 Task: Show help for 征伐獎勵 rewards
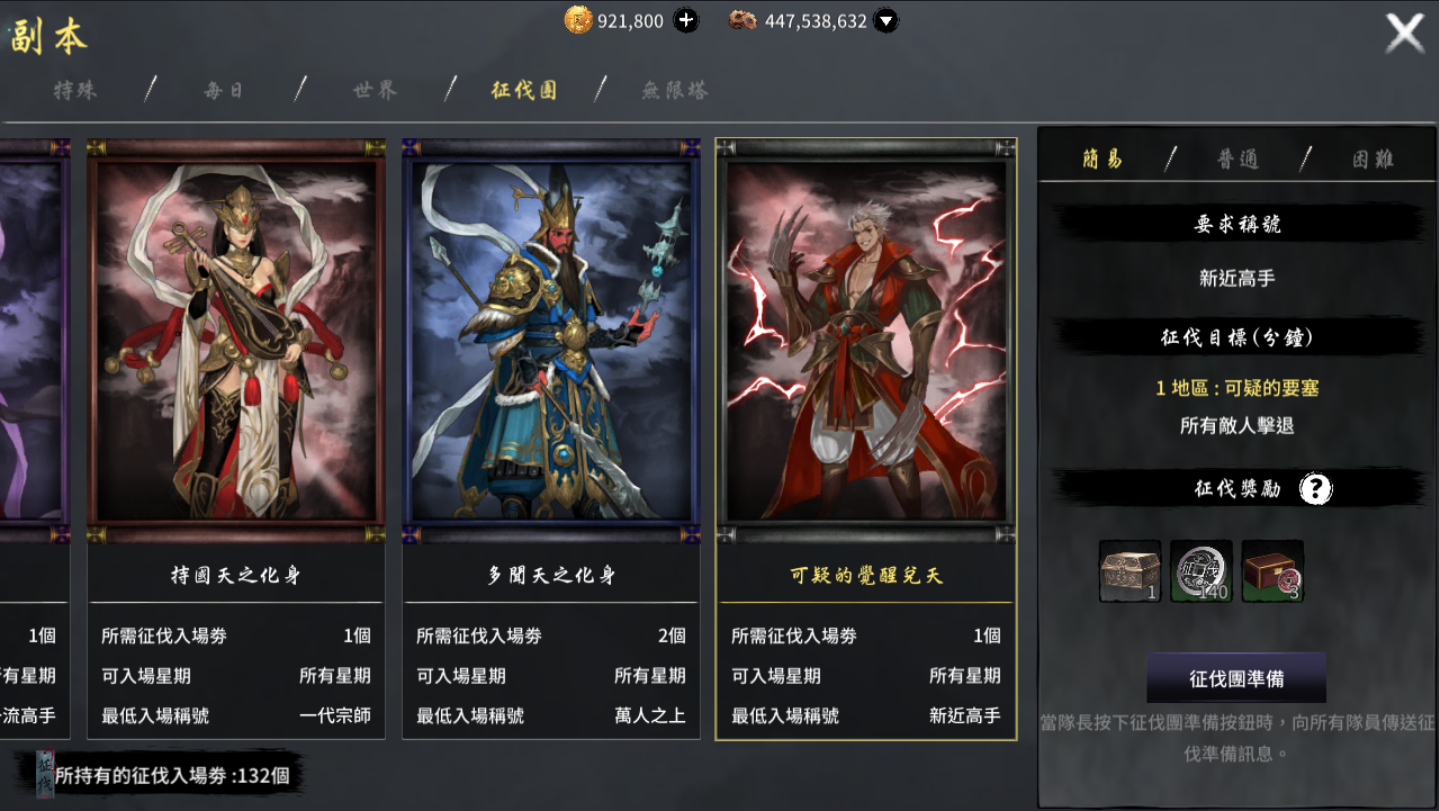[1316, 489]
